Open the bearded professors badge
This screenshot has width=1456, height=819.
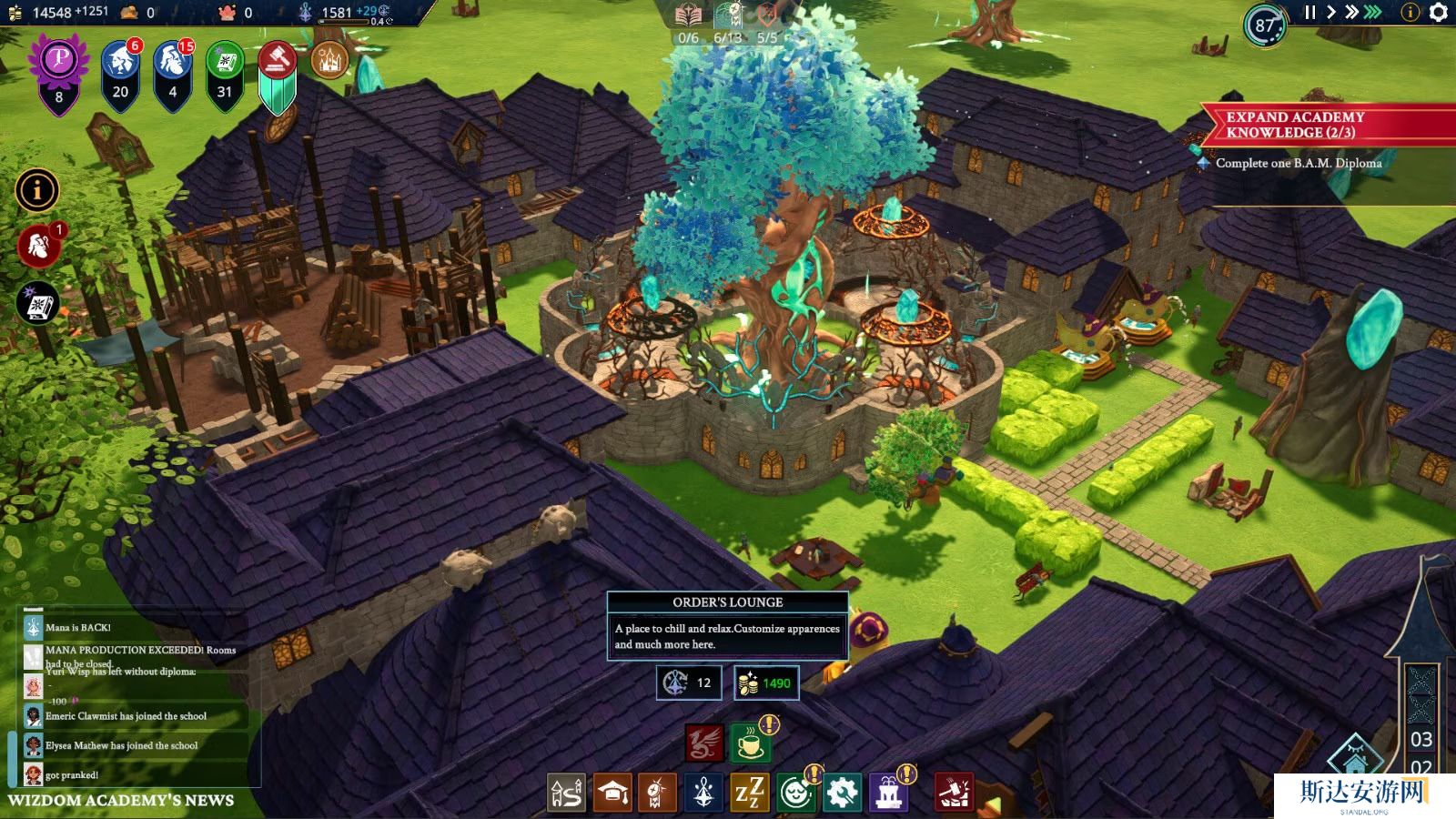[173, 64]
